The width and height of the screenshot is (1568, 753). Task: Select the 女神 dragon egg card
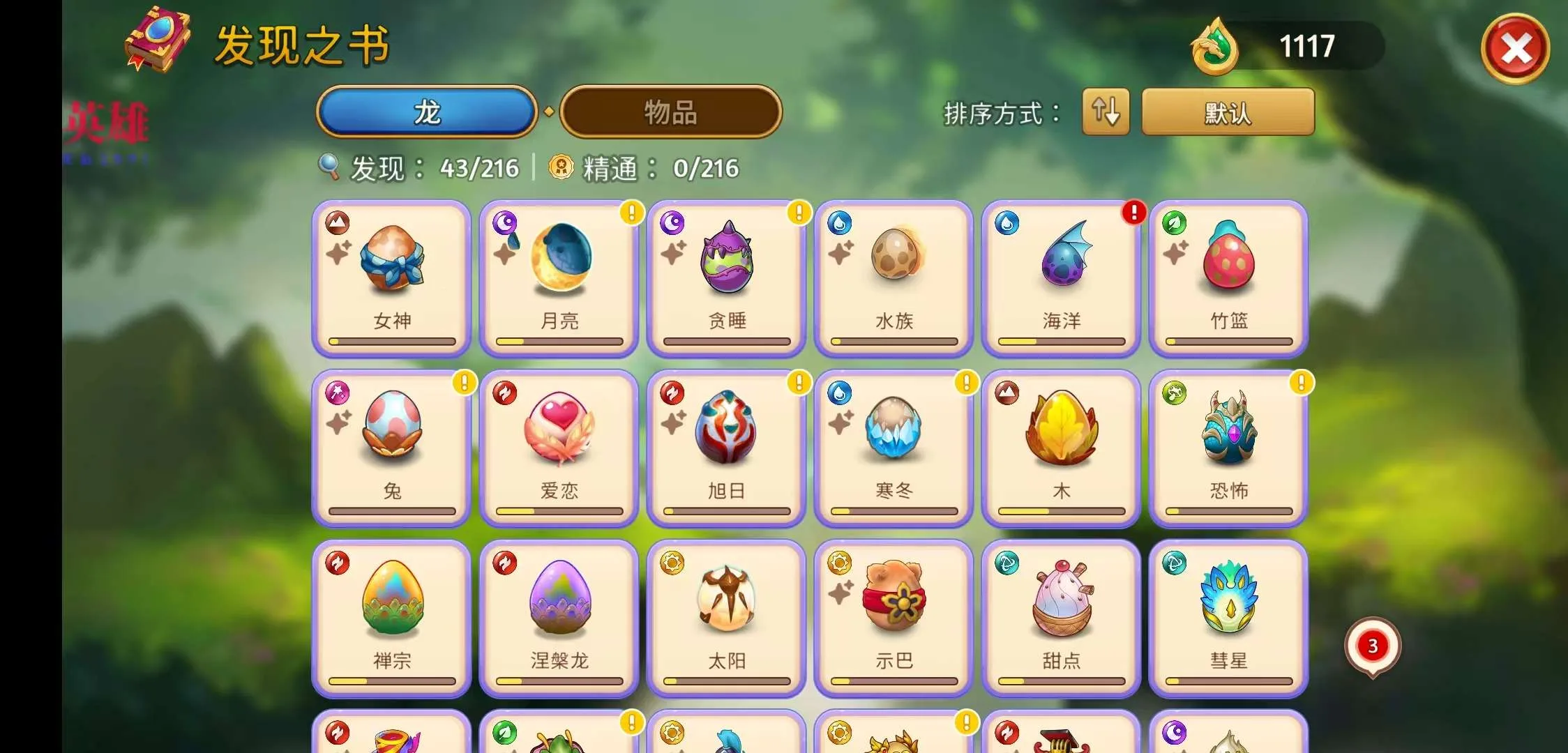coord(392,279)
